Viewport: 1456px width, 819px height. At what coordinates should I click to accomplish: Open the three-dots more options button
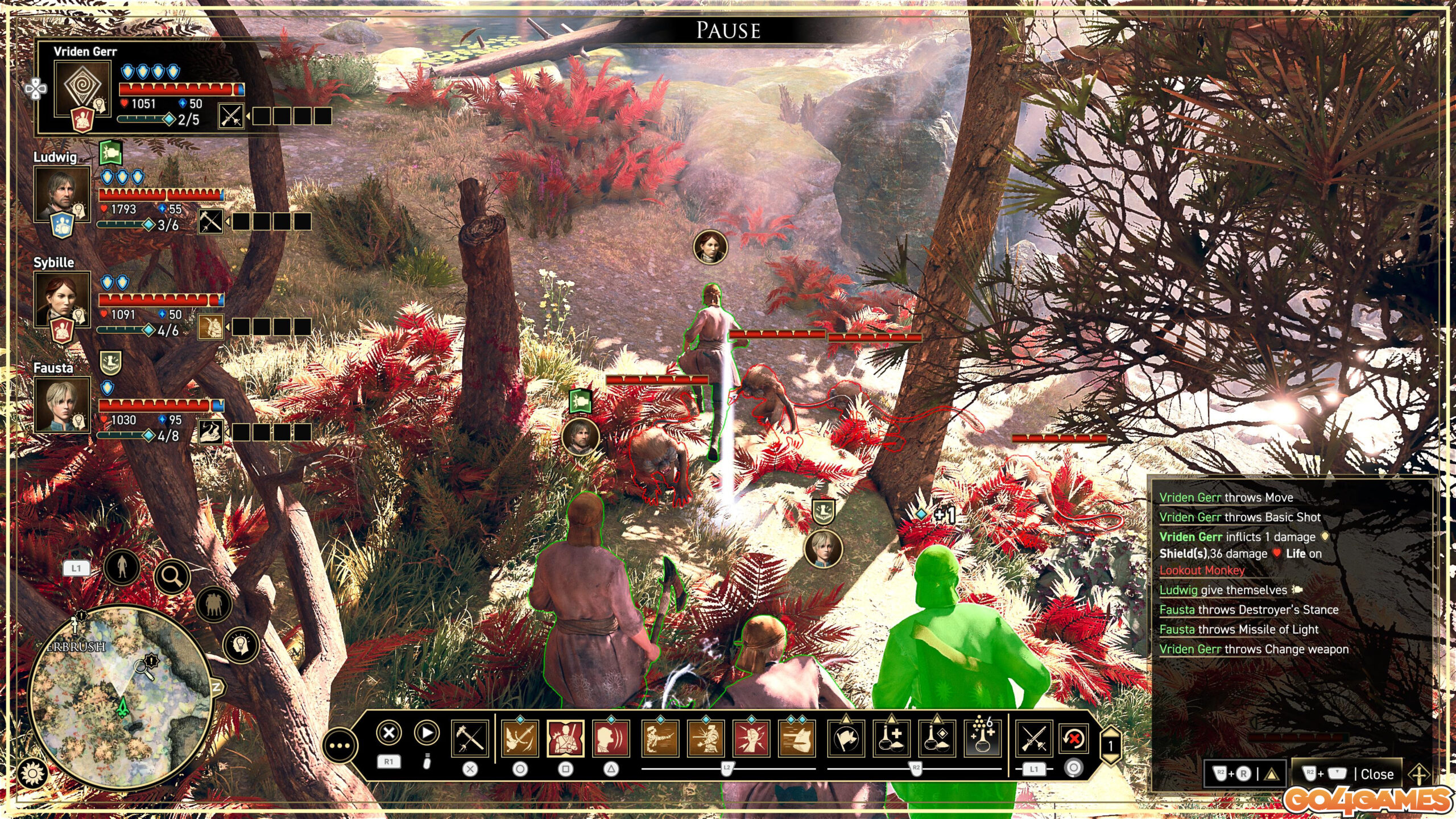click(340, 746)
